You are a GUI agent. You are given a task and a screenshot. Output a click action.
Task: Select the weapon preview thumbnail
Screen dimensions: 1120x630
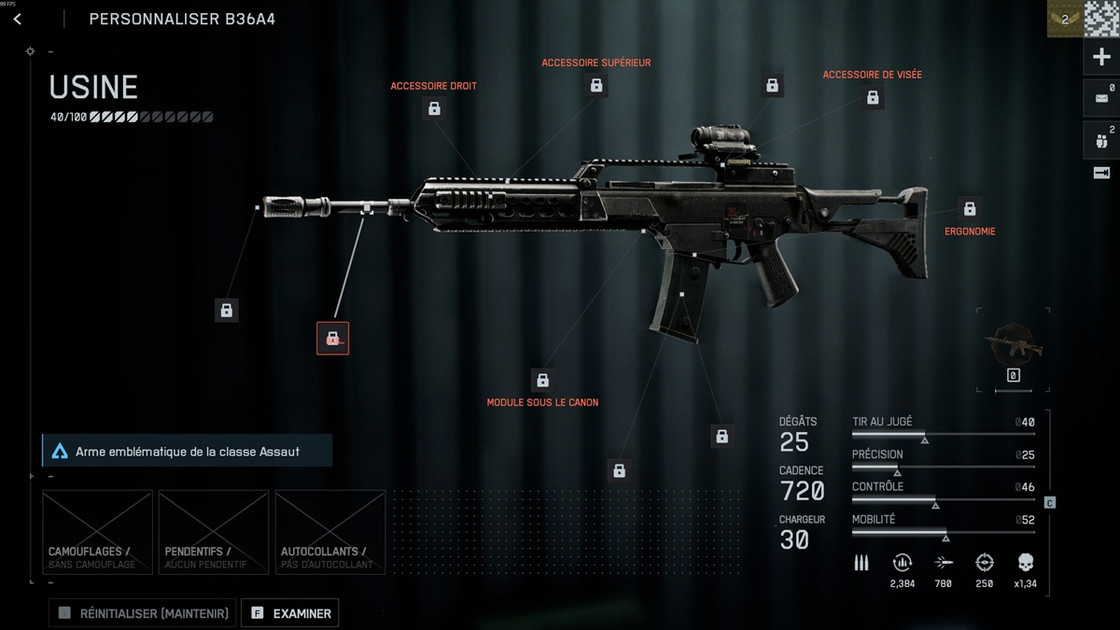tap(1013, 345)
